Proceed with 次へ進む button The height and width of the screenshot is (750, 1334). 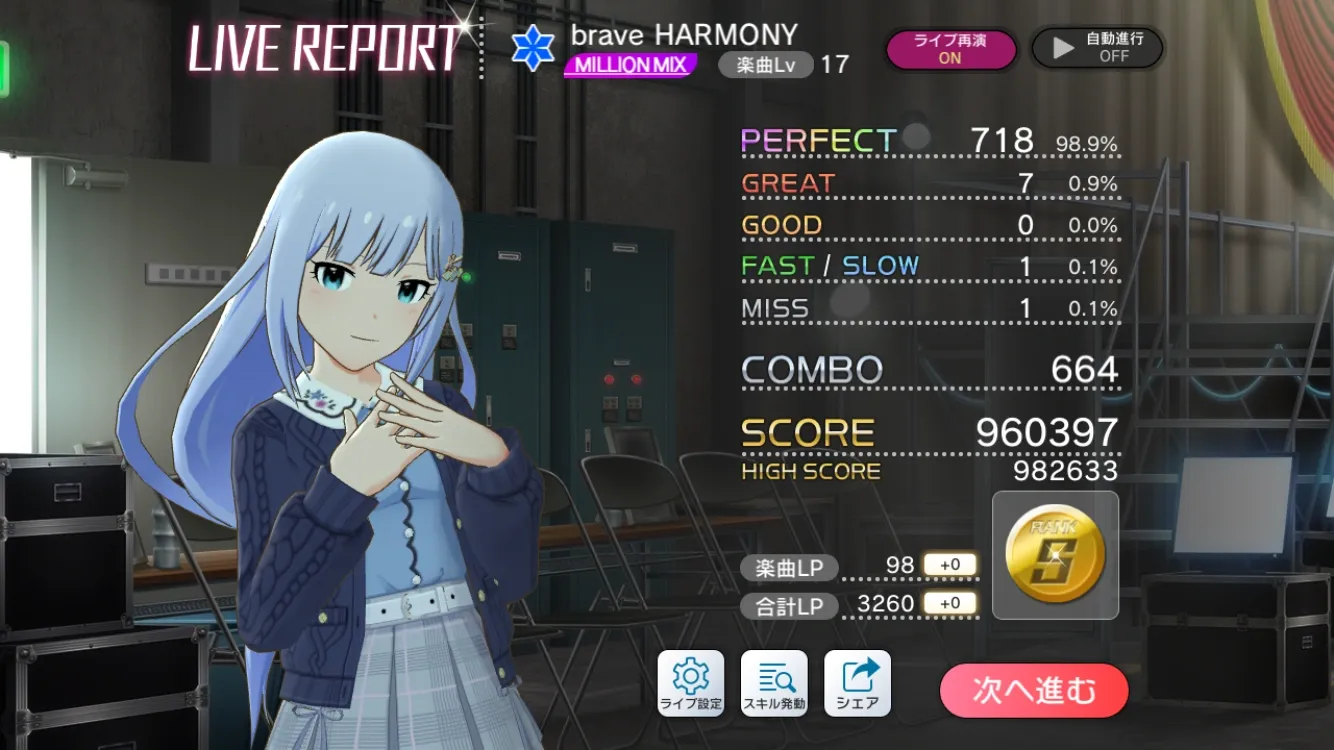coord(1034,690)
